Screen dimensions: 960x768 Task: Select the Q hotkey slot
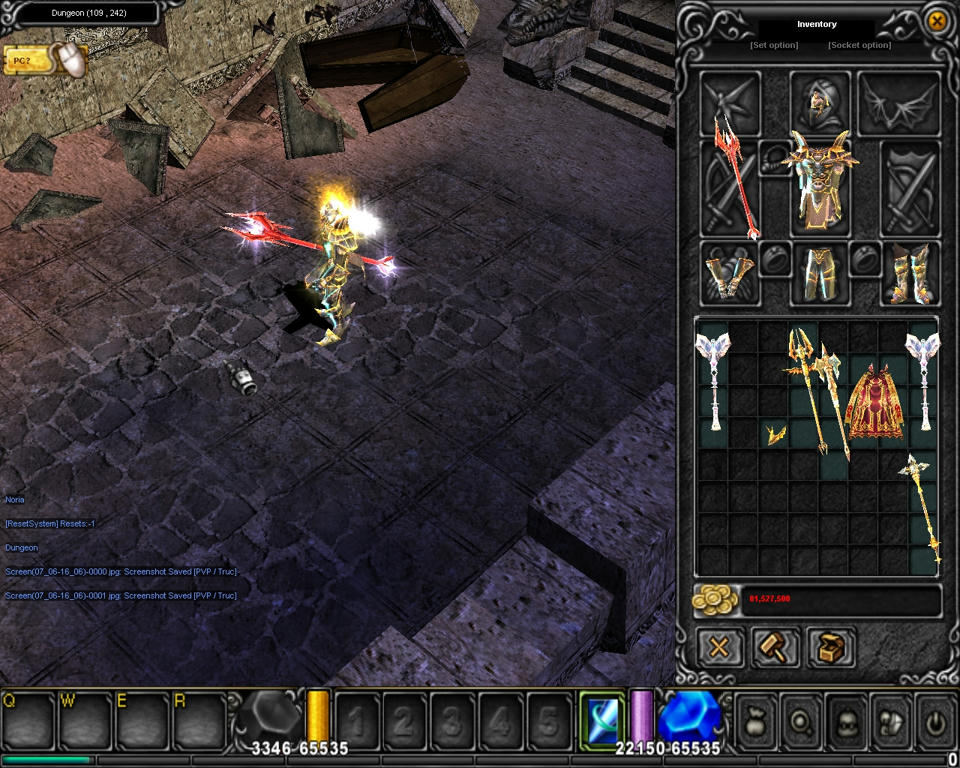click(x=28, y=718)
